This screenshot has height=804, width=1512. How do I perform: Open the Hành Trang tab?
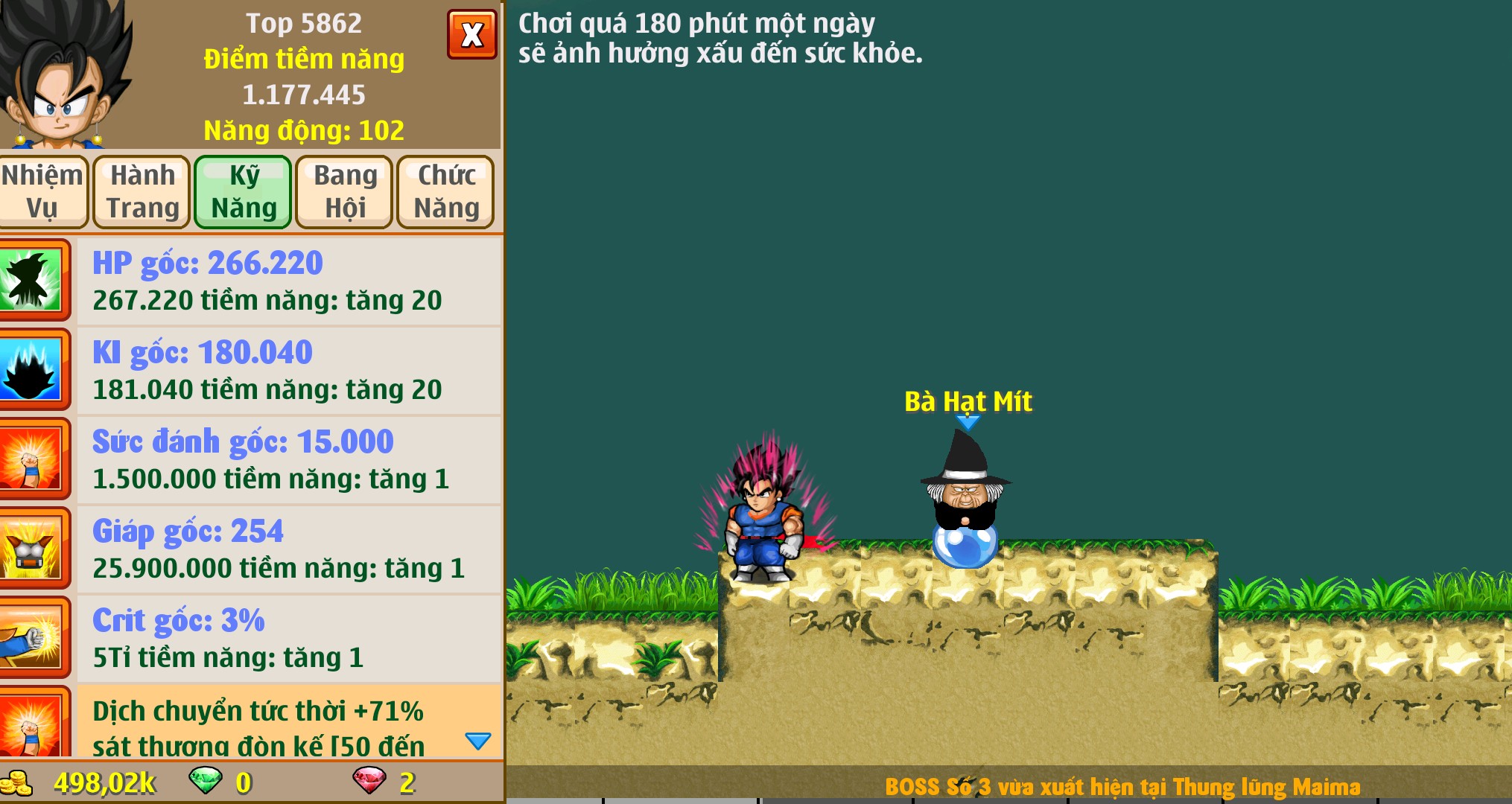(142, 191)
